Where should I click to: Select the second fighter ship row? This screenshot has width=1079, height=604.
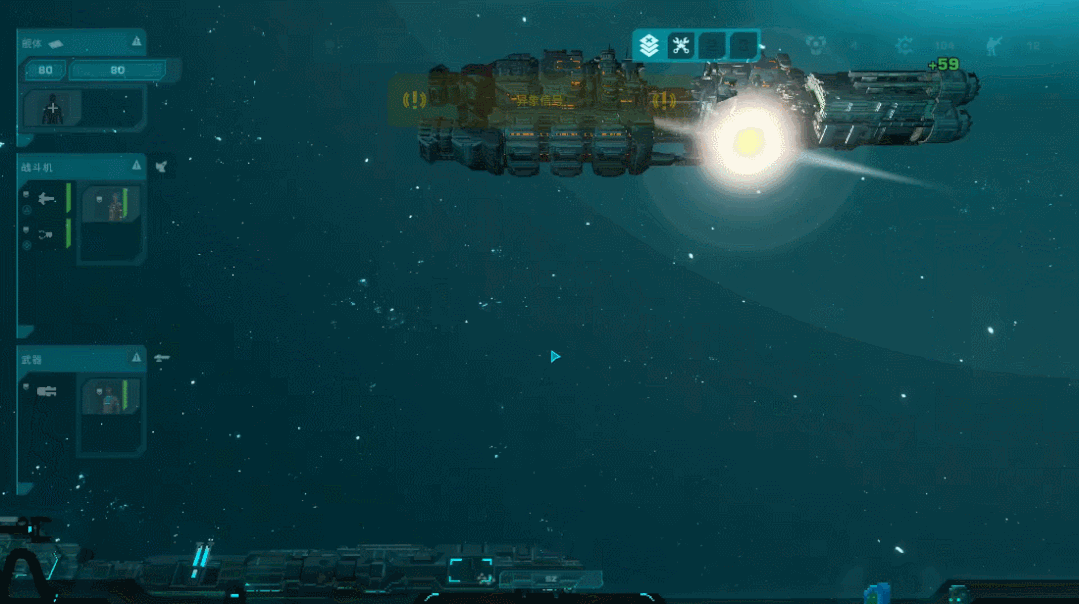click(x=45, y=234)
